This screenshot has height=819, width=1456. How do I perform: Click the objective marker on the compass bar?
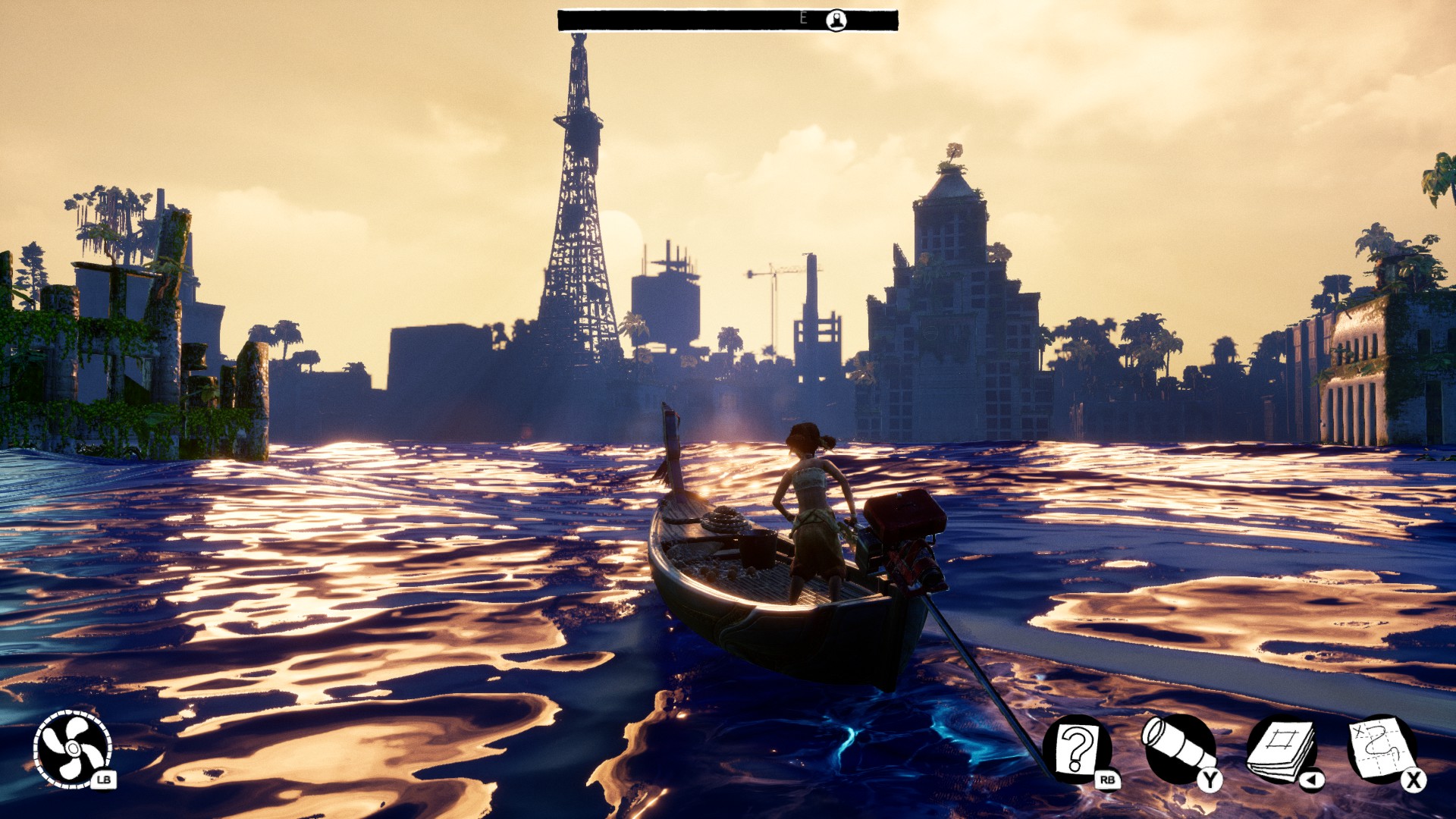(x=836, y=20)
